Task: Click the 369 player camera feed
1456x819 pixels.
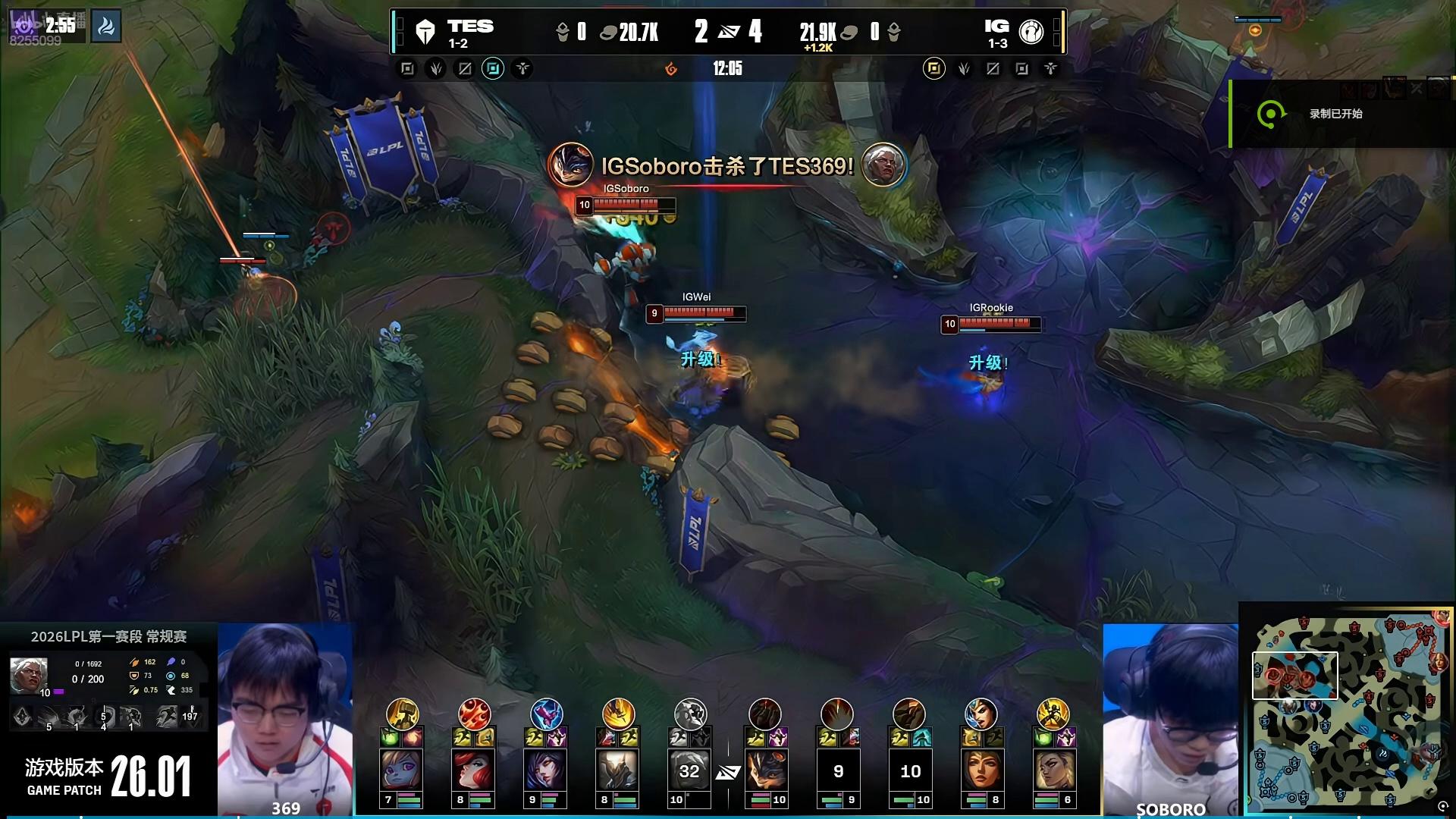Action: [285, 717]
